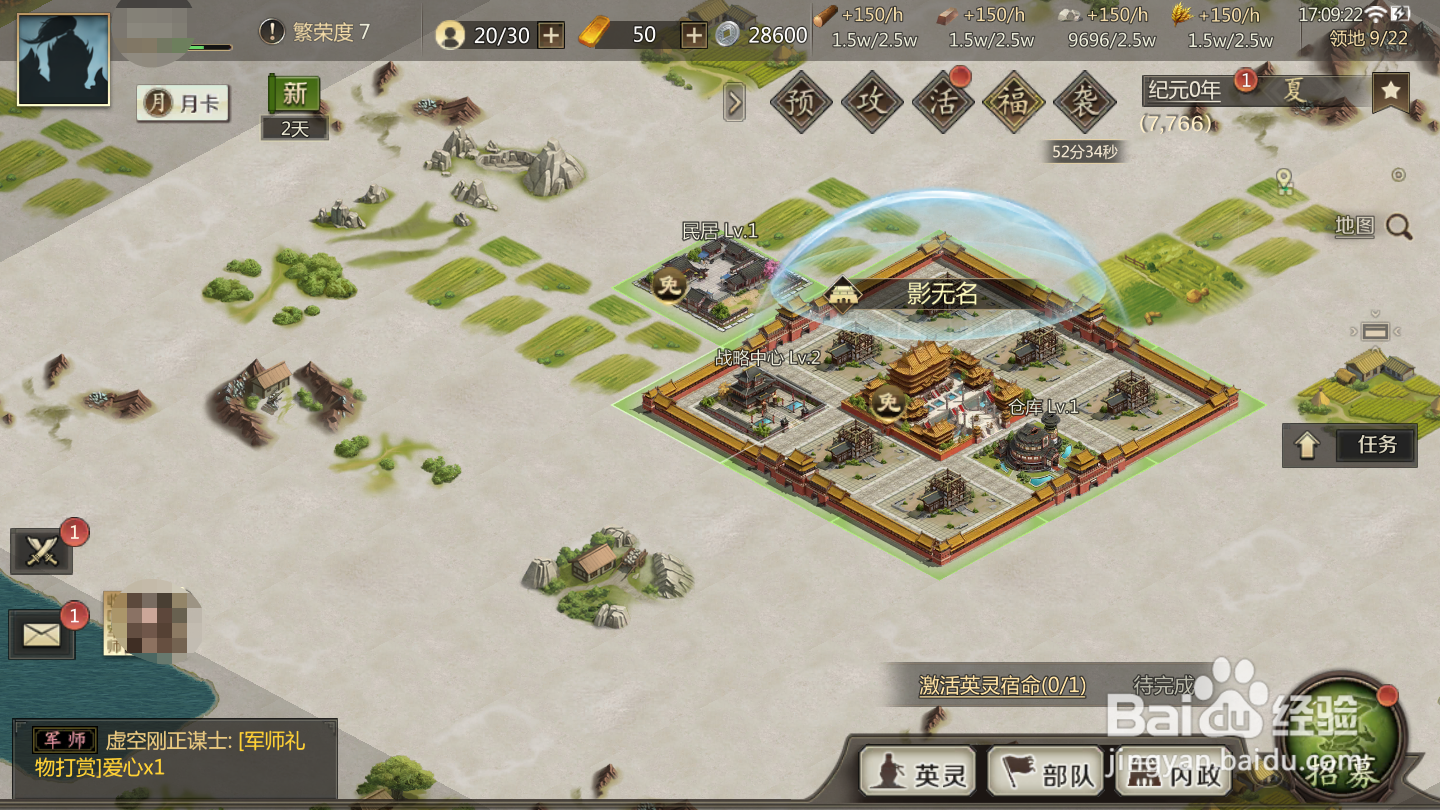Collapse the event icons with the arrow
This screenshot has width=1440, height=810.
tap(734, 102)
